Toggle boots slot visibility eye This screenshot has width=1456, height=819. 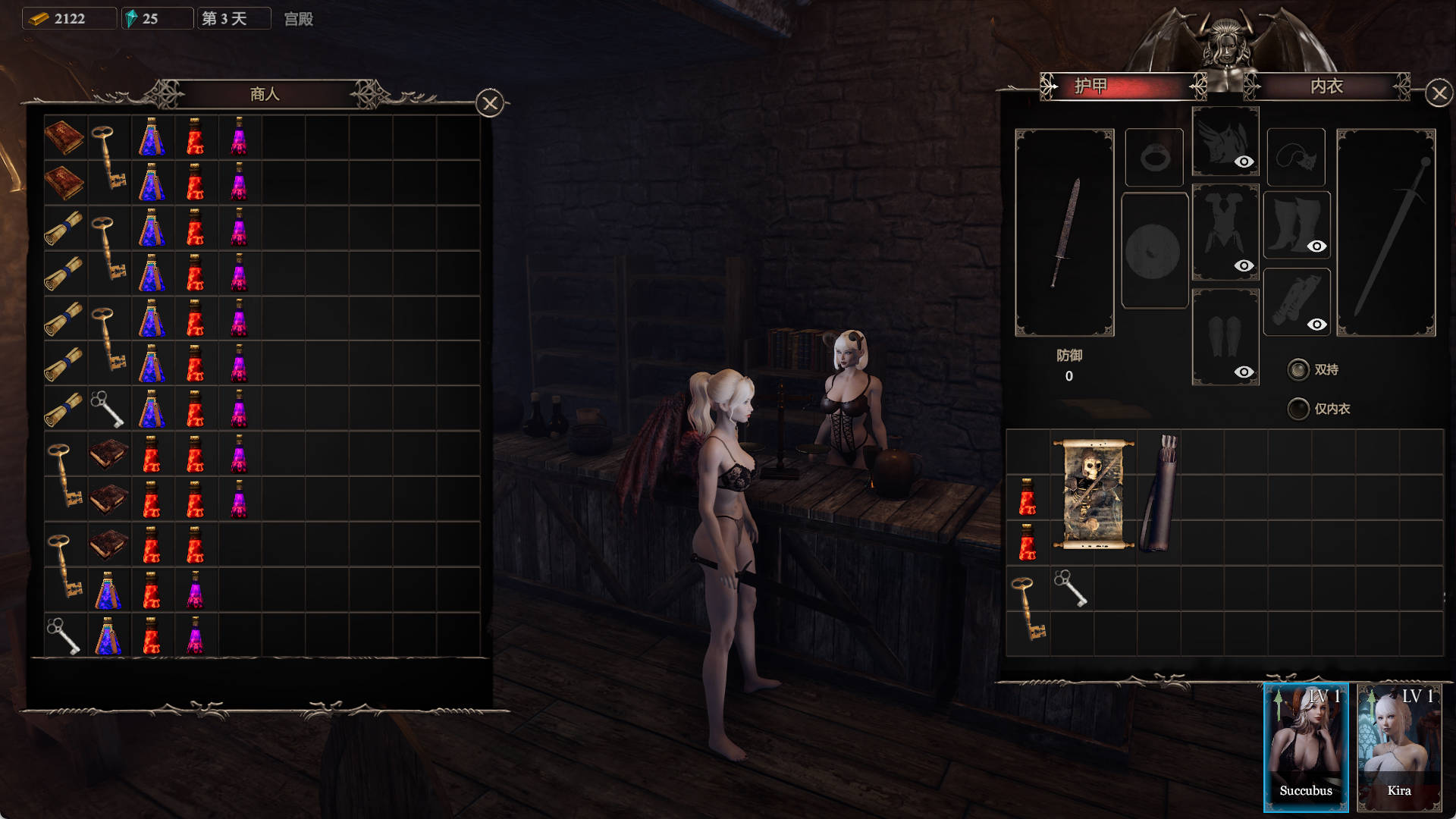click(x=1317, y=246)
